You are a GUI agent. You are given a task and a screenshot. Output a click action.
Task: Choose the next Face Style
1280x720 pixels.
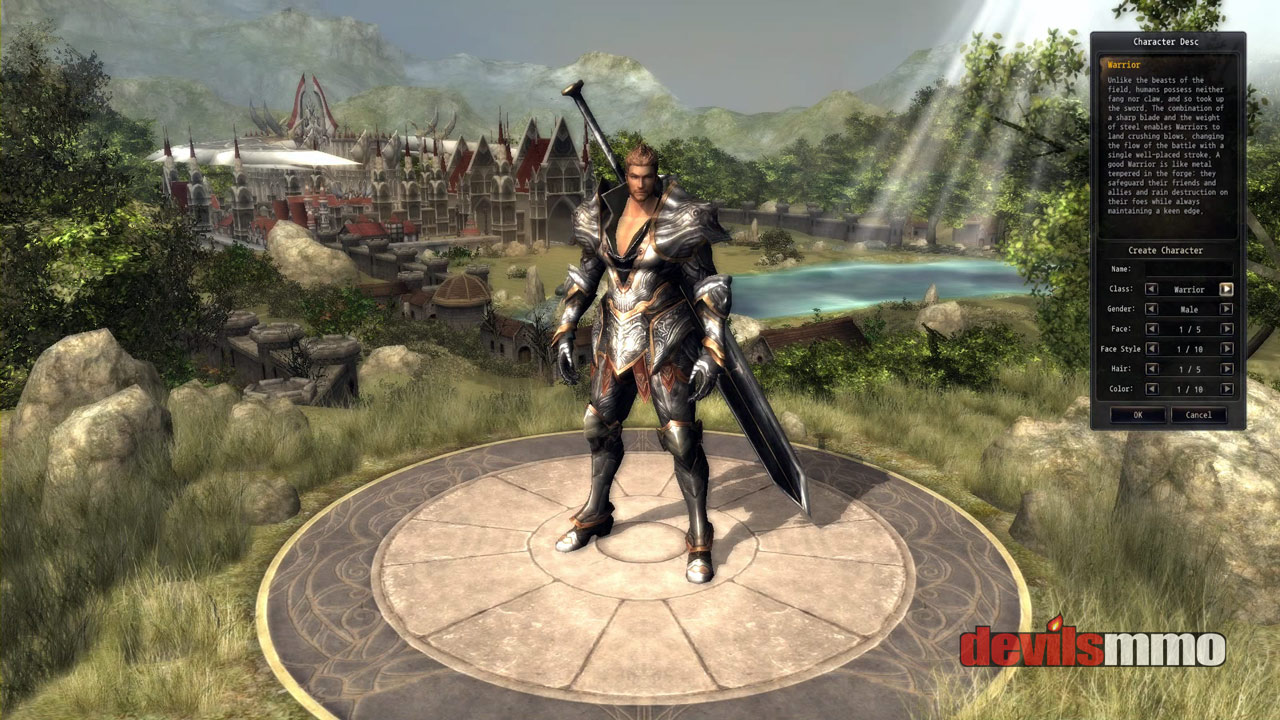pos(1226,349)
